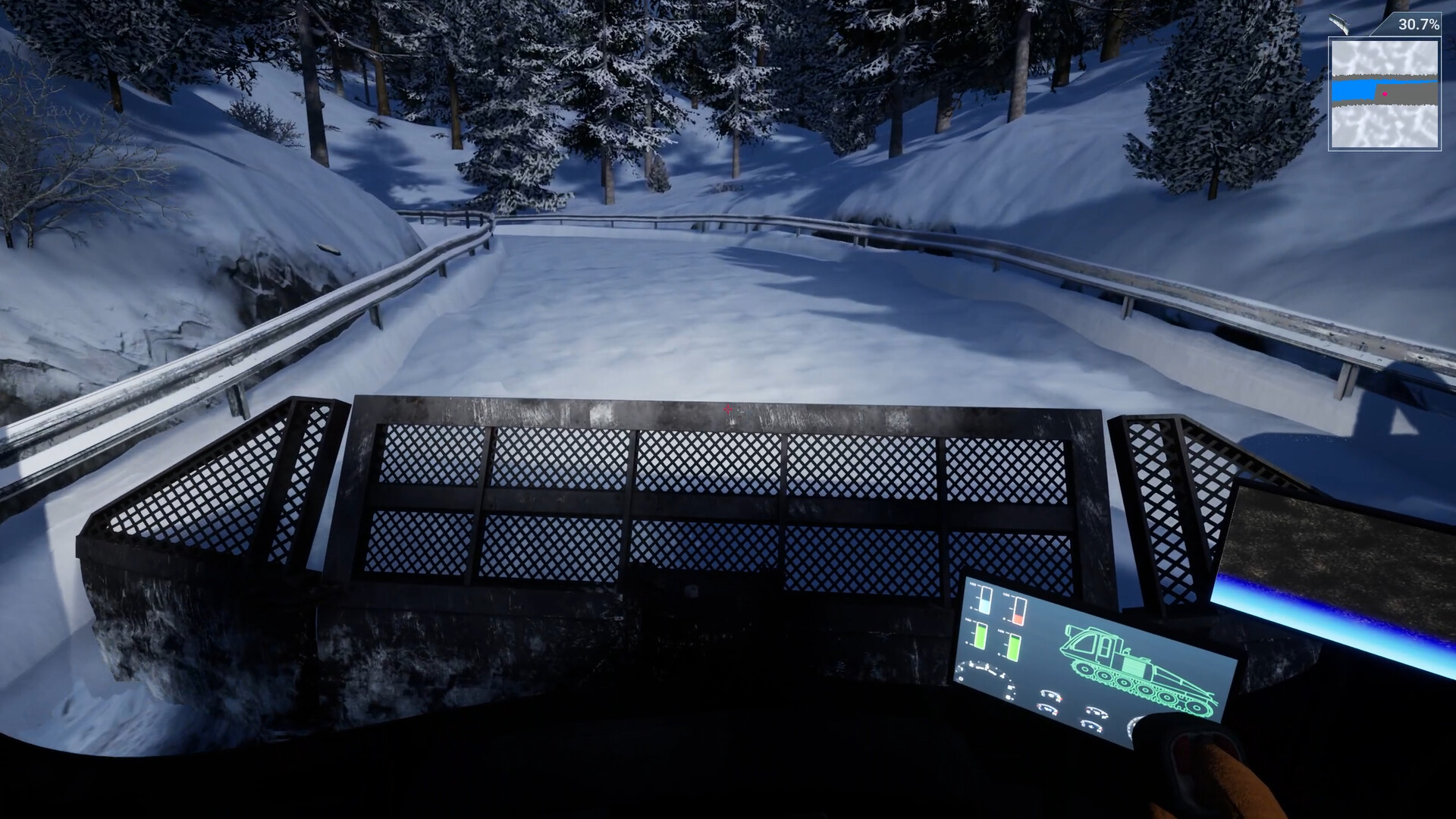Click the pink player position marker on the minimap
This screenshot has height=819, width=1456.
(x=1385, y=94)
